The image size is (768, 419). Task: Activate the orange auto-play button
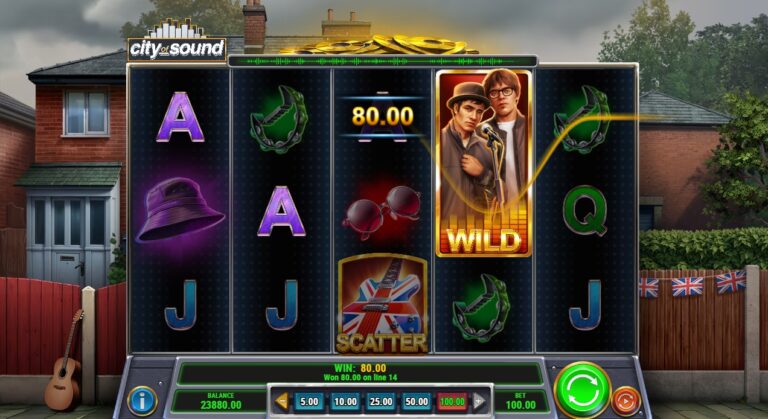pyautogui.click(x=626, y=400)
